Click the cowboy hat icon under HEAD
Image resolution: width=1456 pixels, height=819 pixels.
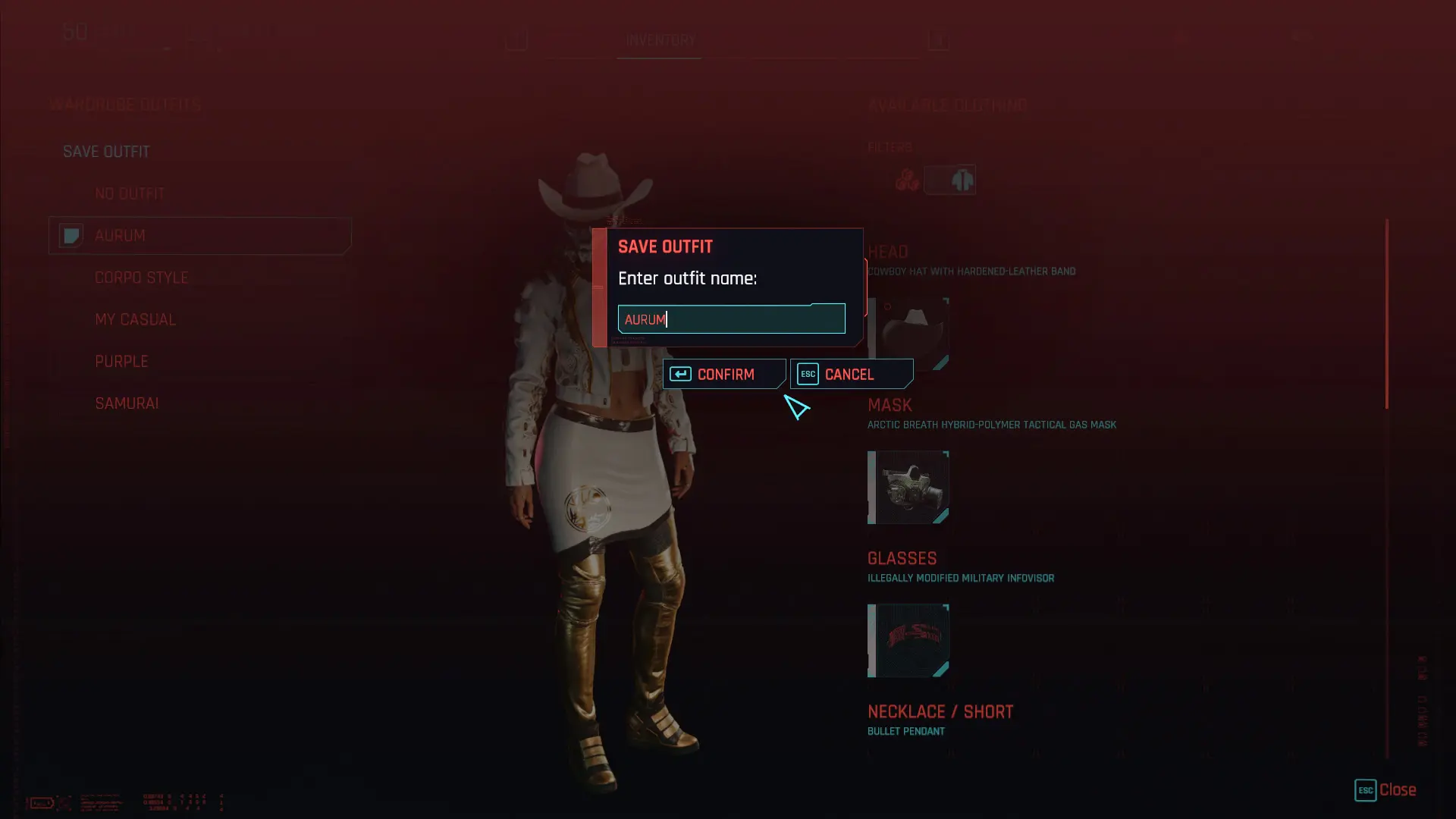(908, 334)
